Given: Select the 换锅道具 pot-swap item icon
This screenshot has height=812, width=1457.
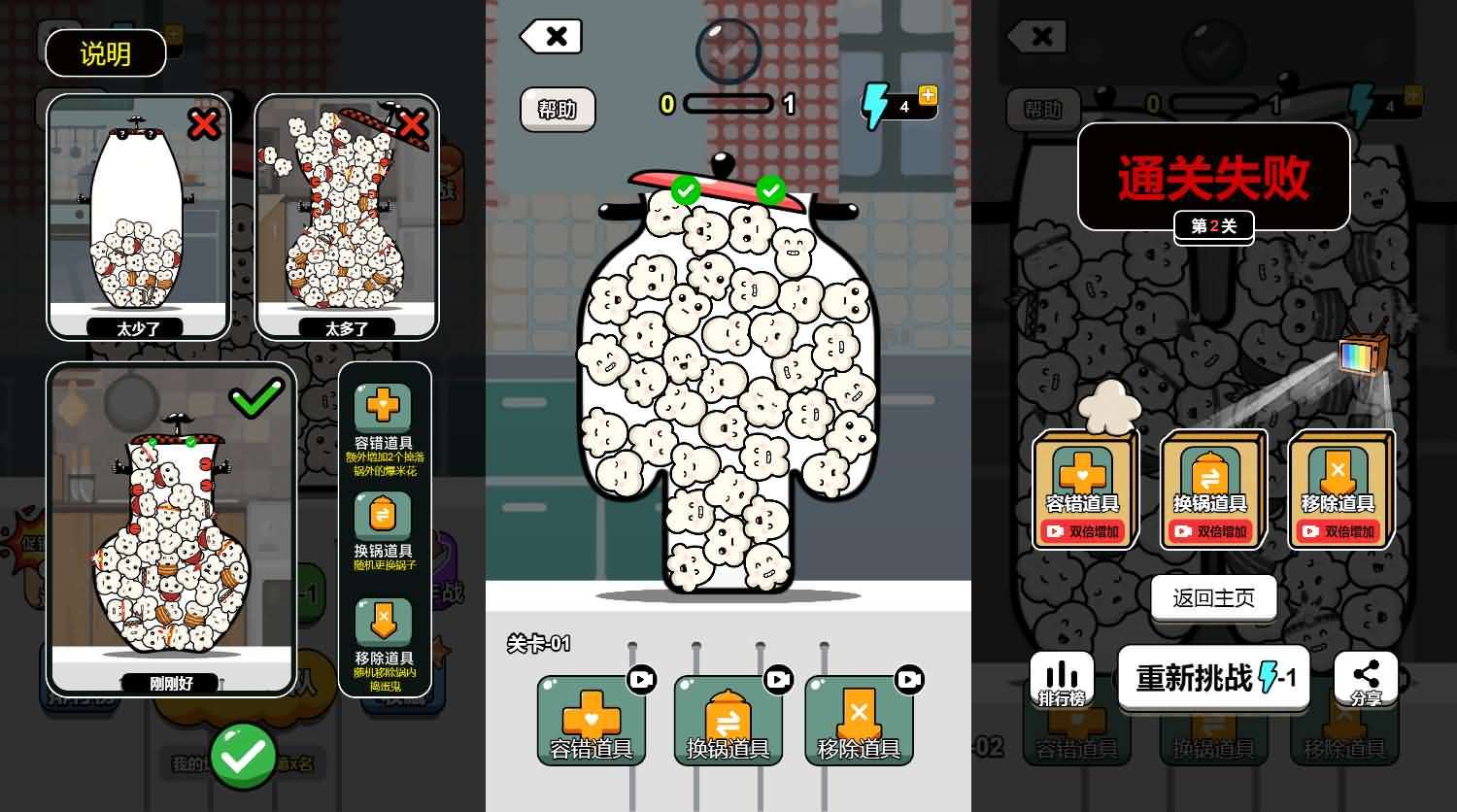Looking at the screenshot, I should point(728,719).
